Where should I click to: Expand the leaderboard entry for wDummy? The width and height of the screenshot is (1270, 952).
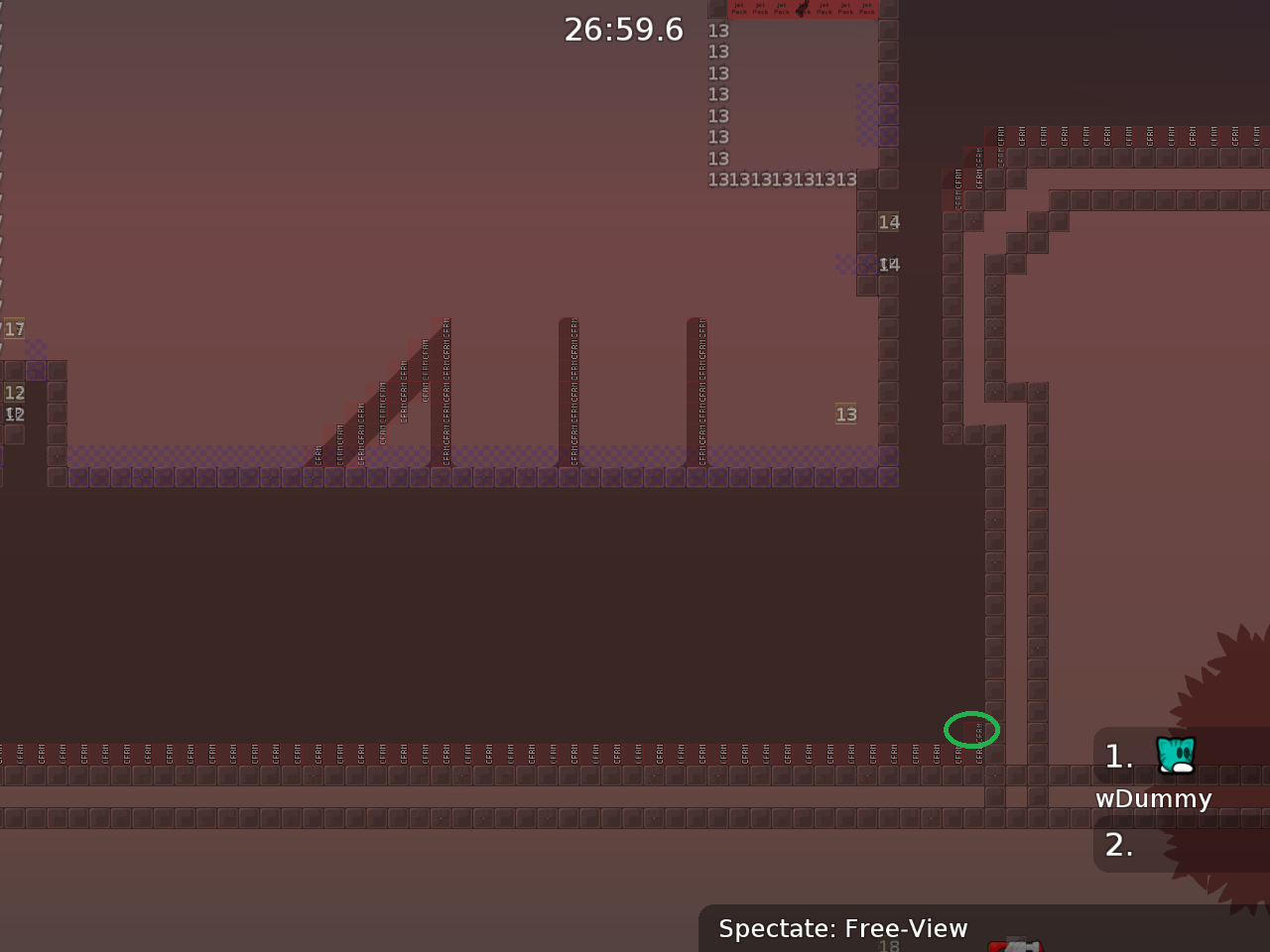(x=1154, y=798)
